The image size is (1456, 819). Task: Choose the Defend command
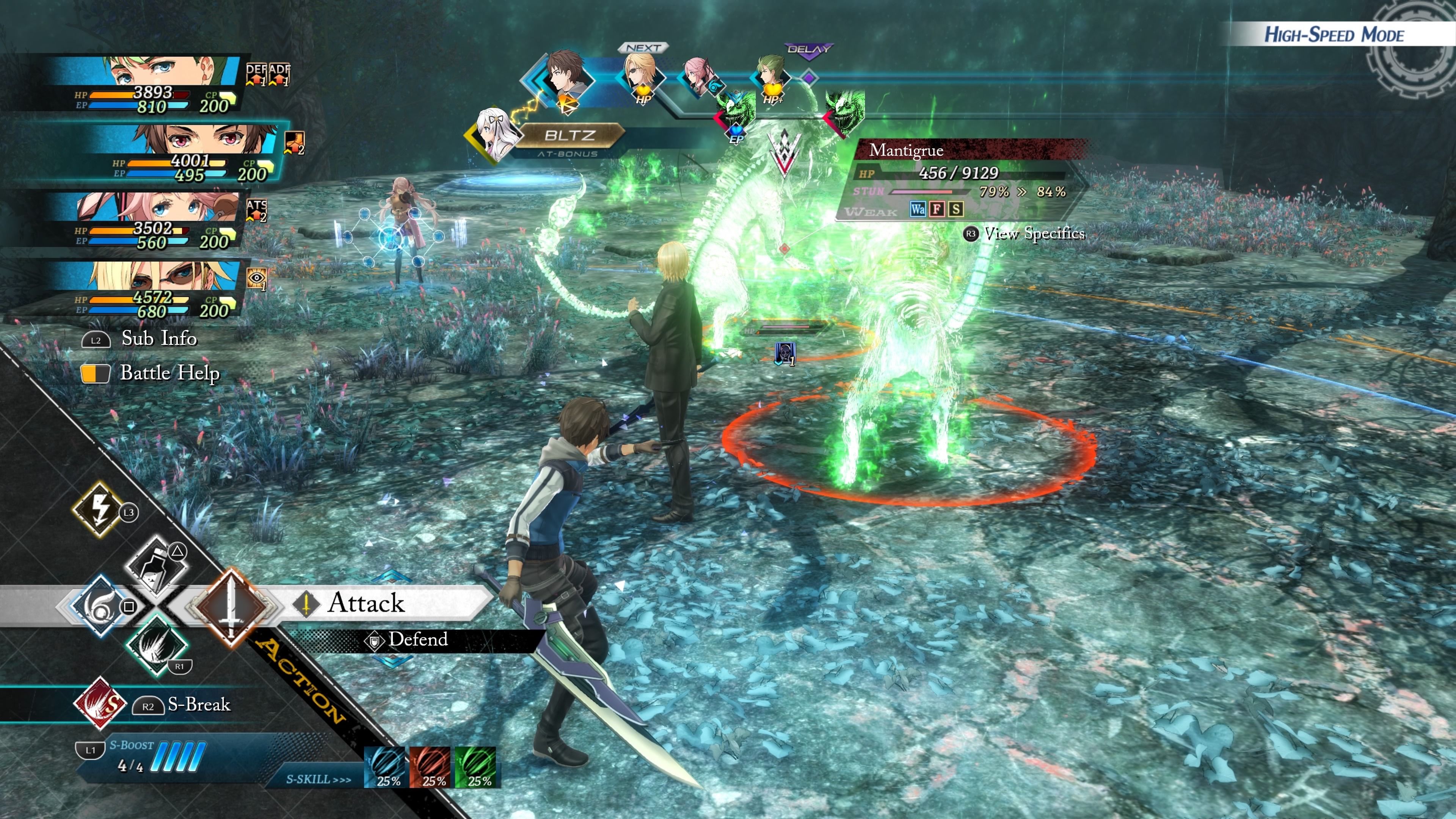coord(417,640)
